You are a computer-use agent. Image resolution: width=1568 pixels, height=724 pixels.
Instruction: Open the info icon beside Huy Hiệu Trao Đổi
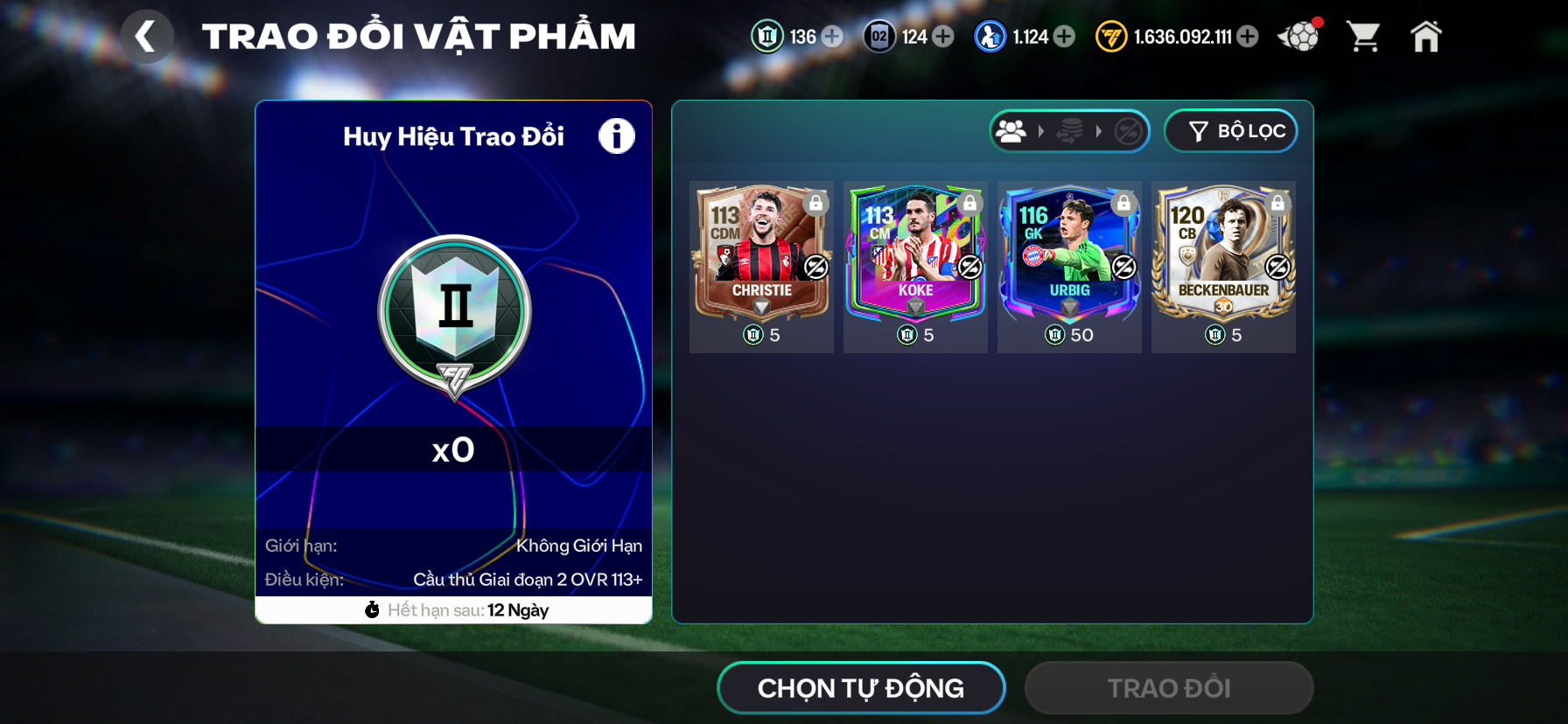[616, 136]
